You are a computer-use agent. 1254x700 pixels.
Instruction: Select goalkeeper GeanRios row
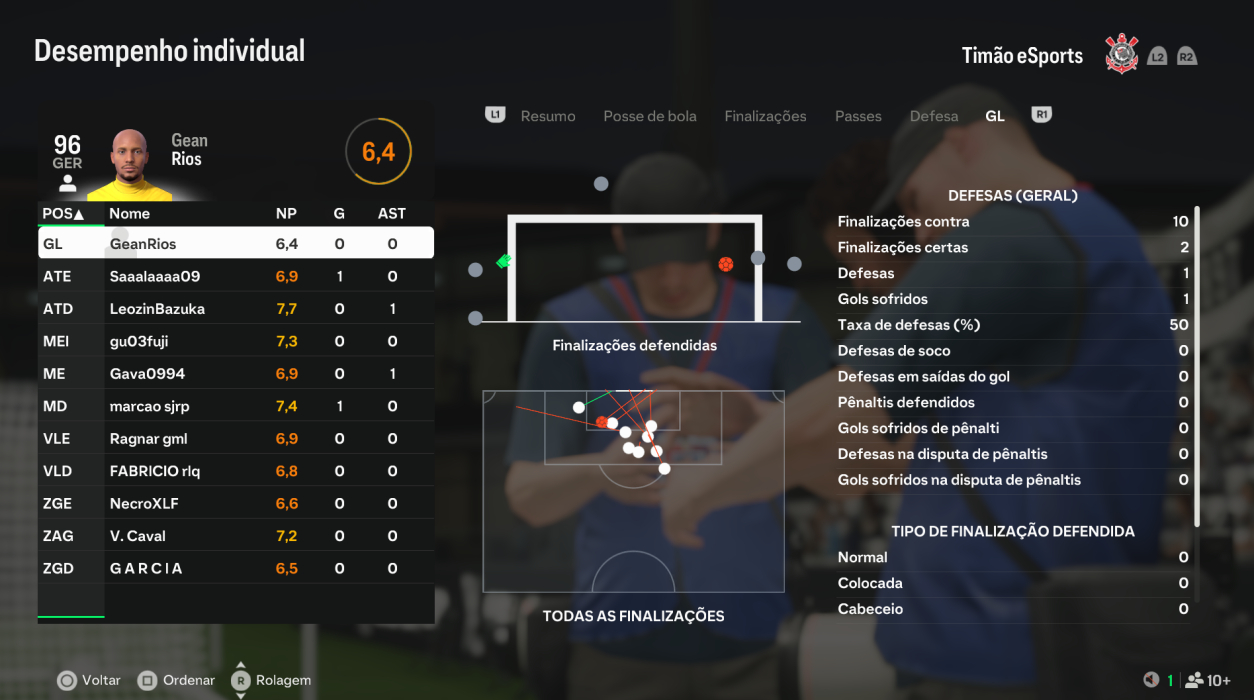tap(236, 243)
